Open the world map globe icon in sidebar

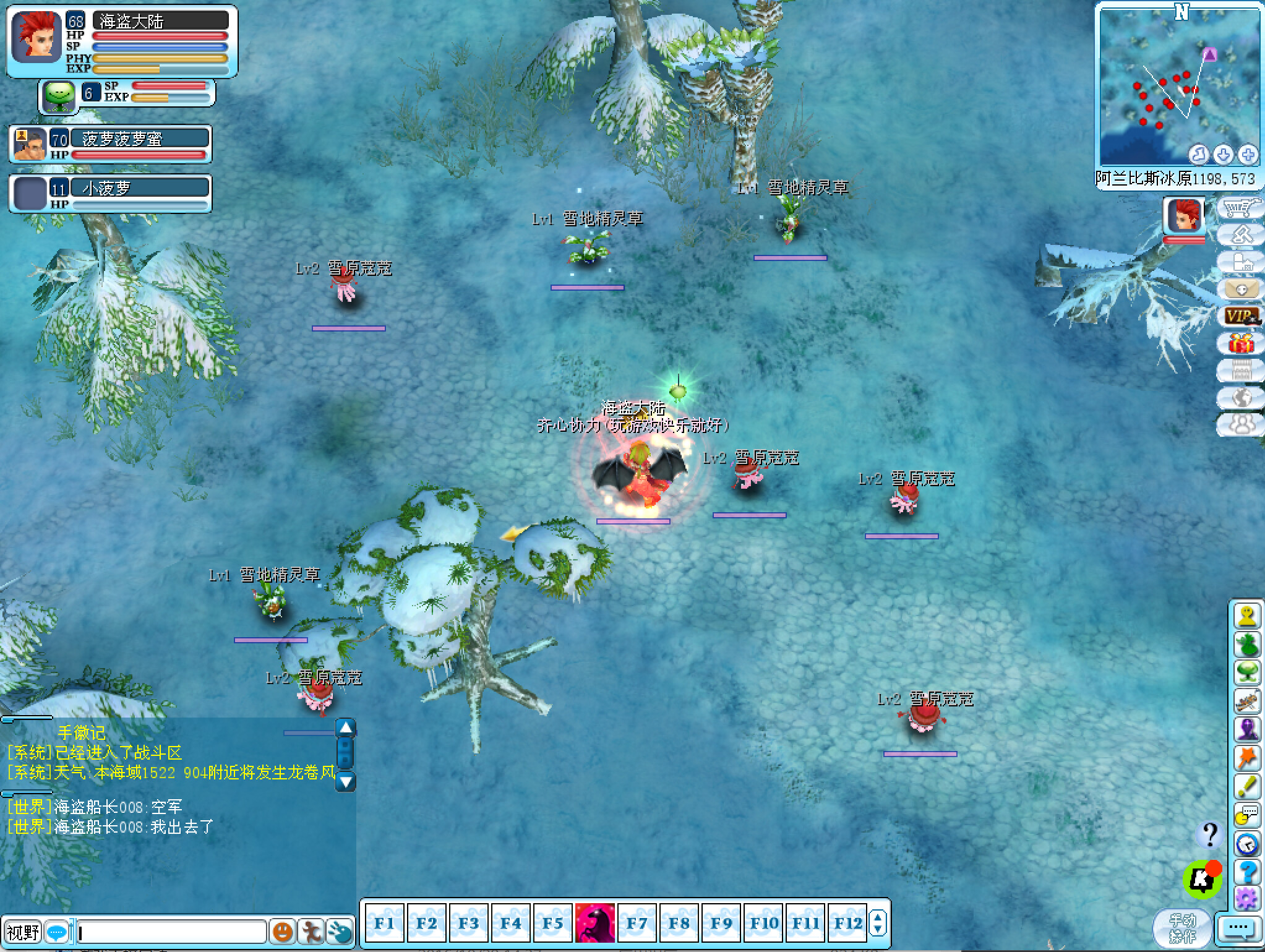(1240, 399)
